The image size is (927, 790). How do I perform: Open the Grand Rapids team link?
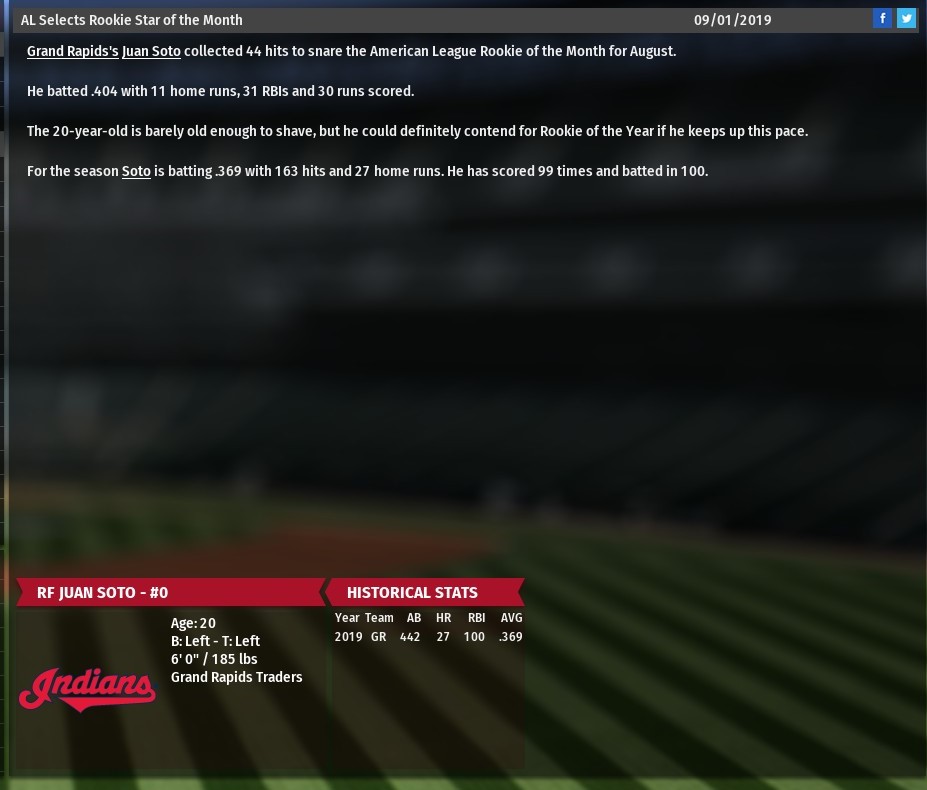coord(72,51)
